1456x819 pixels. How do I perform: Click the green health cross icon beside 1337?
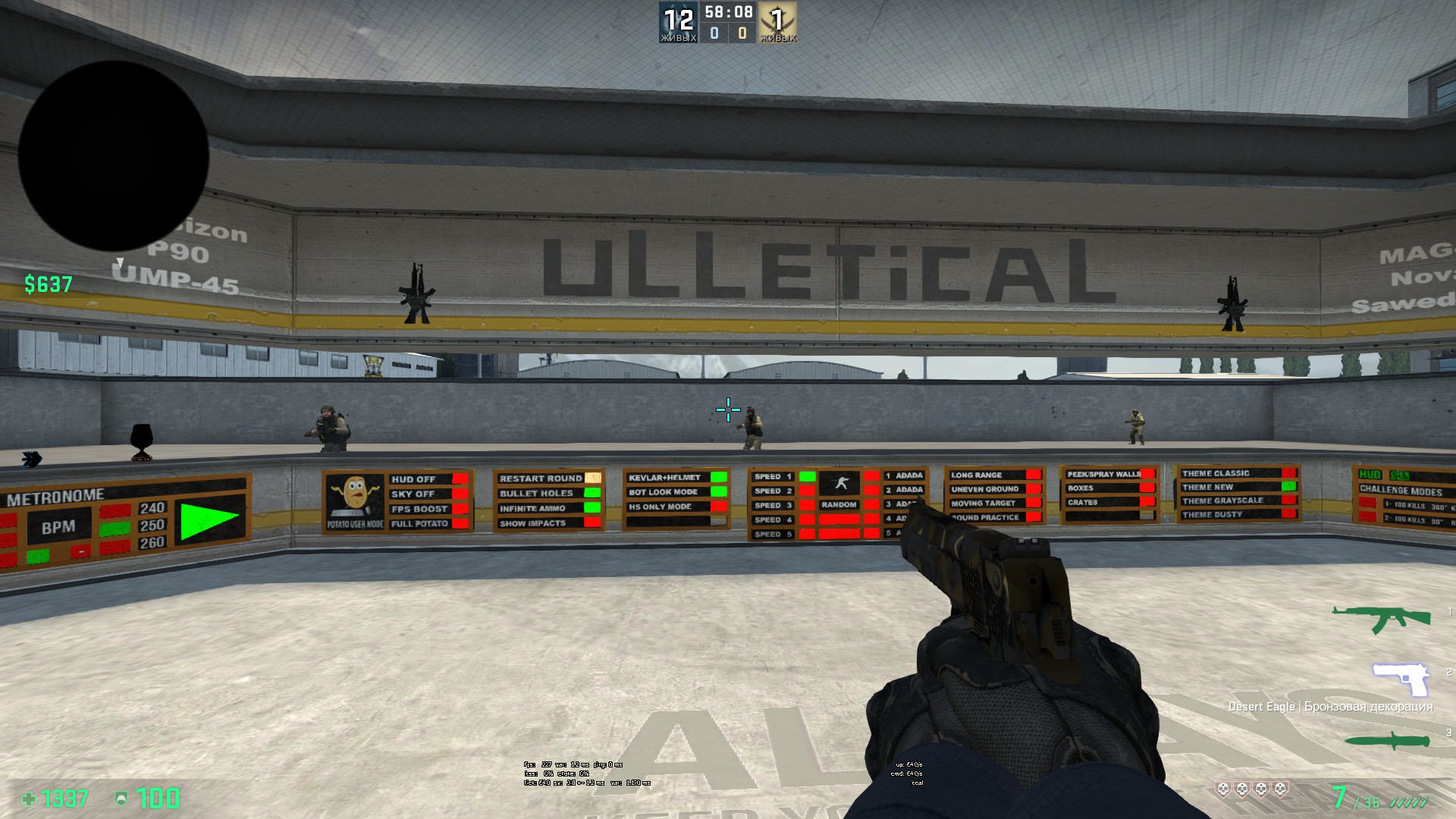[28, 798]
